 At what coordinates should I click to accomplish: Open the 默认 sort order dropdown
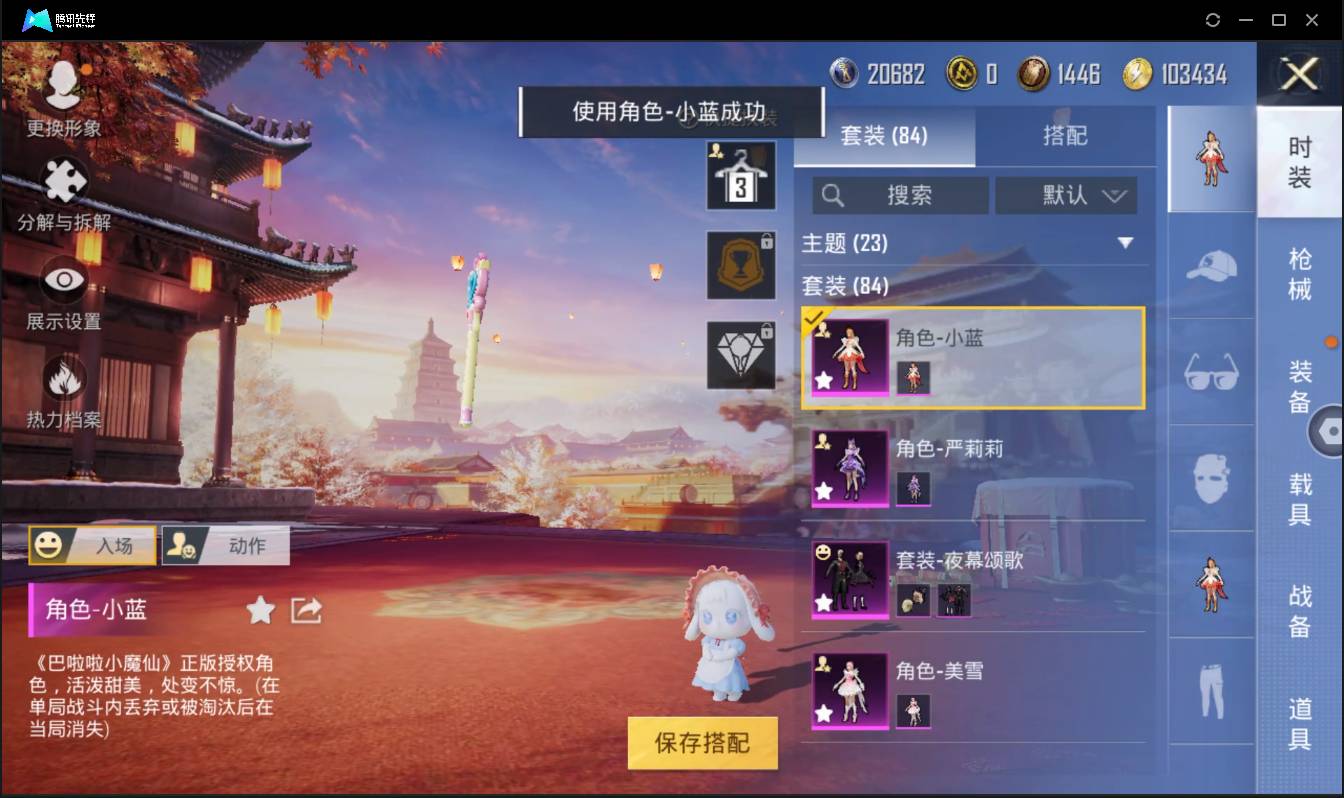tap(1067, 196)
